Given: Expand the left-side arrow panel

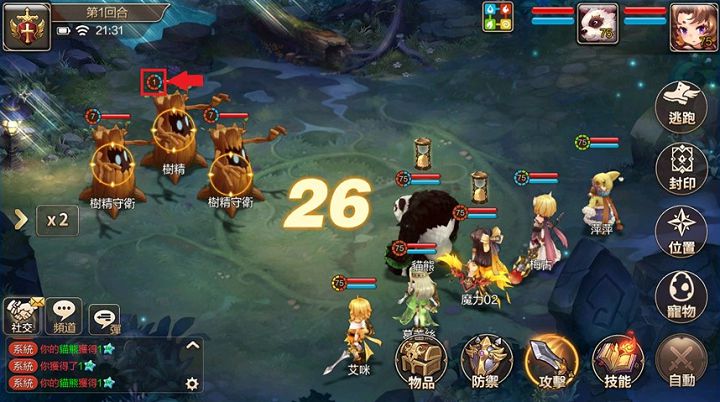Looking at the screenshot, I should pyautogui.click(x=19, y=220).
